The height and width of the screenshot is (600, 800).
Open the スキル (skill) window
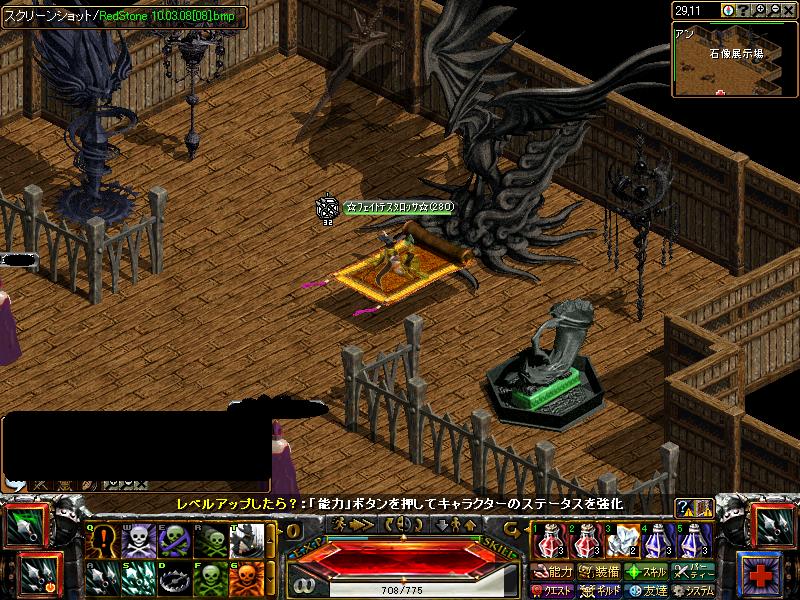click(646, 572)
